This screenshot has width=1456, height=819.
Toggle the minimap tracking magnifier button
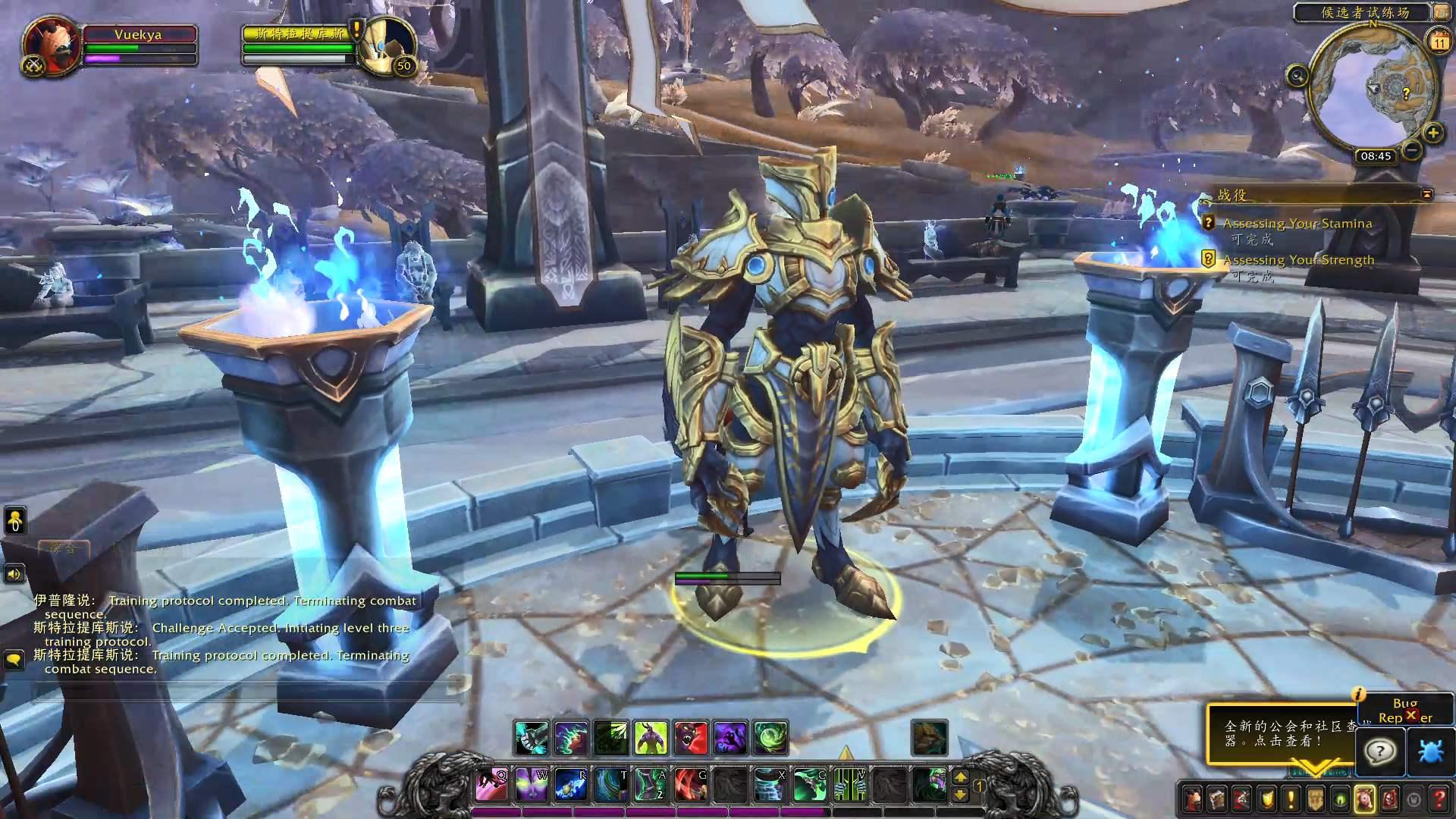[x=1298, y=76]
